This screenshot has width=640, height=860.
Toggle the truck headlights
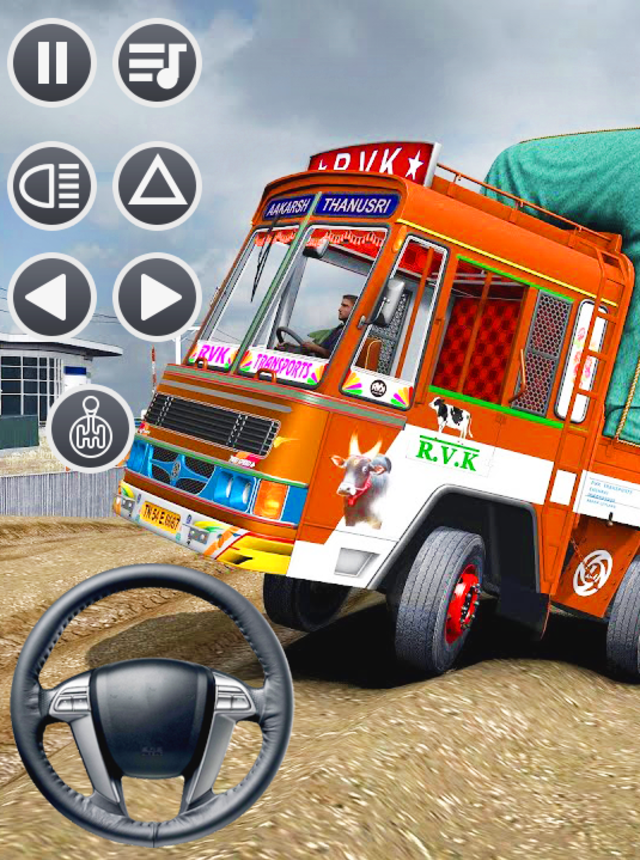[x=52, y=186]
